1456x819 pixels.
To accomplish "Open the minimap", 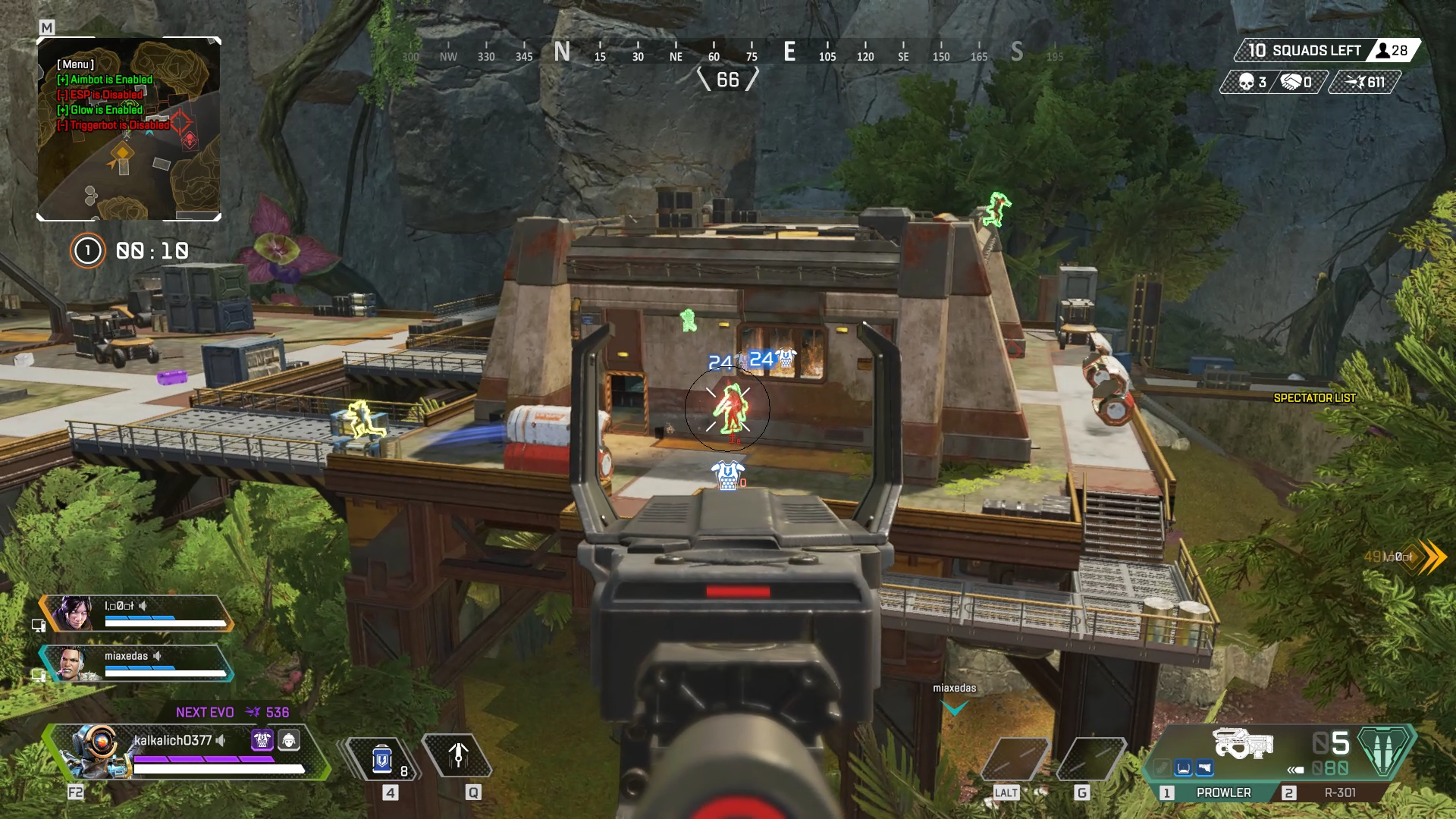I will coord(129,129).
